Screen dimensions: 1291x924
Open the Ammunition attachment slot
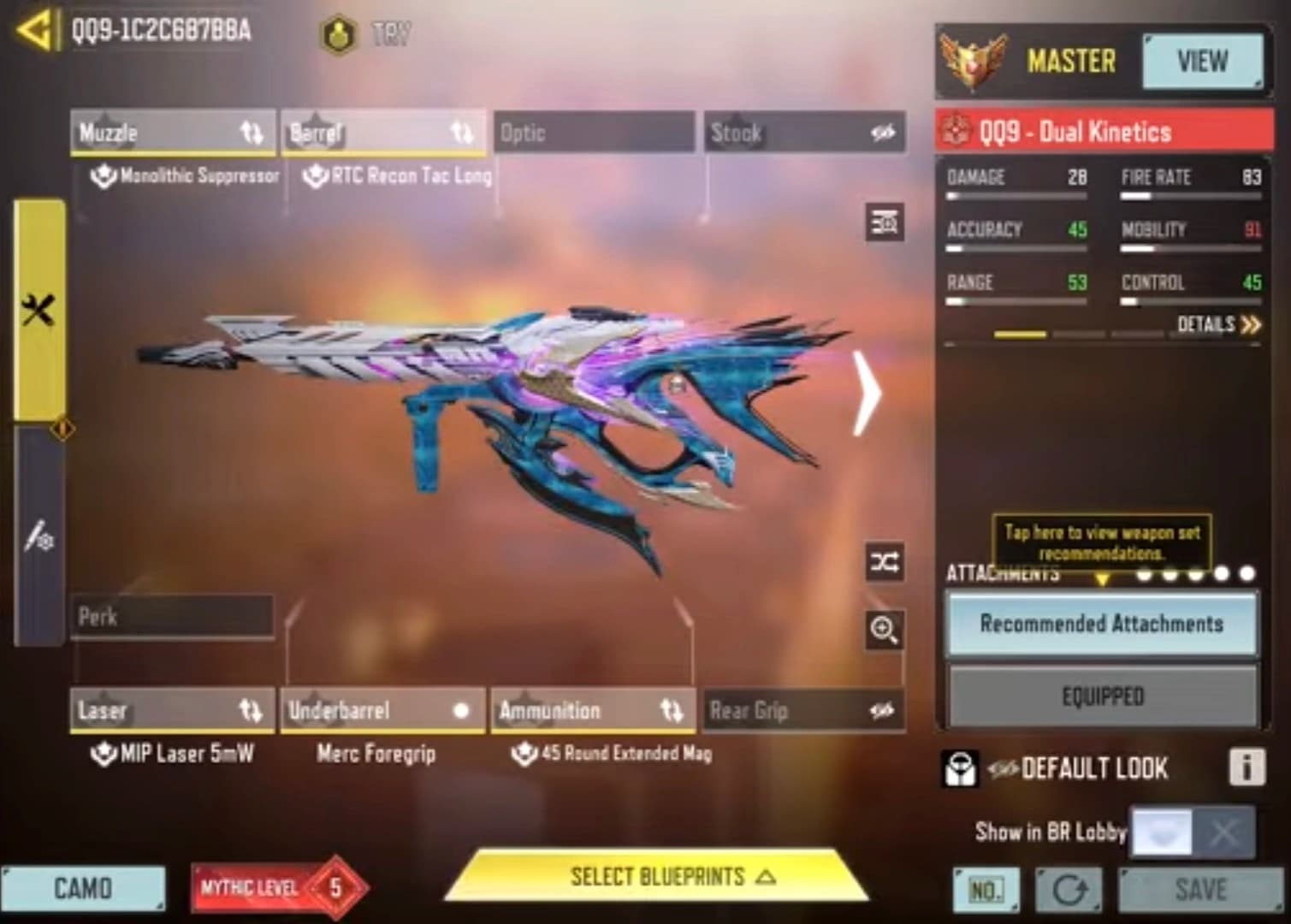593,710
